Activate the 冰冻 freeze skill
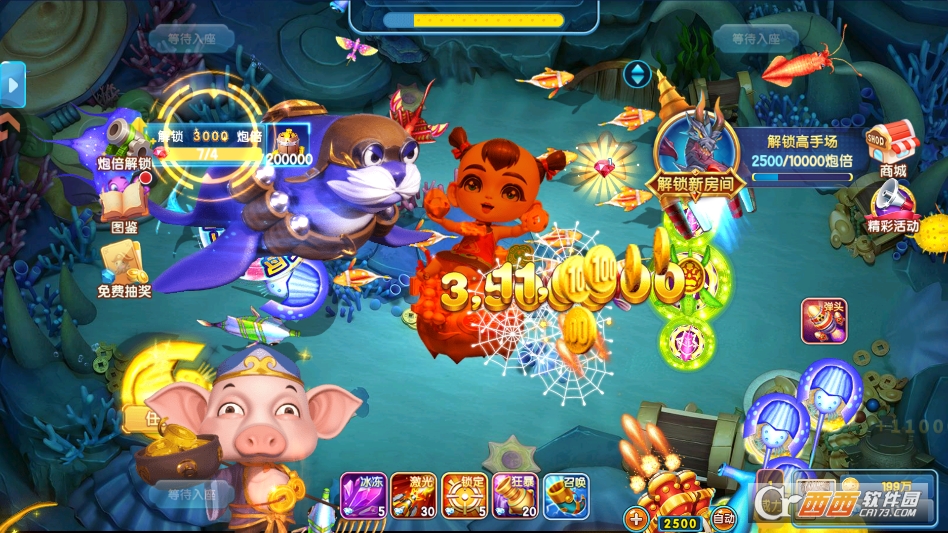The width and height of the screenshot is (948, 533). 364,495
